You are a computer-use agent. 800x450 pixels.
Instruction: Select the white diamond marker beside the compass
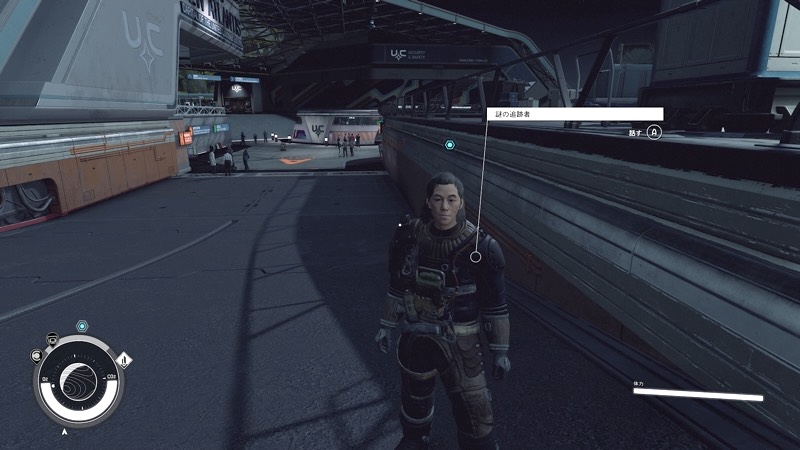click(x=125, y=359)
